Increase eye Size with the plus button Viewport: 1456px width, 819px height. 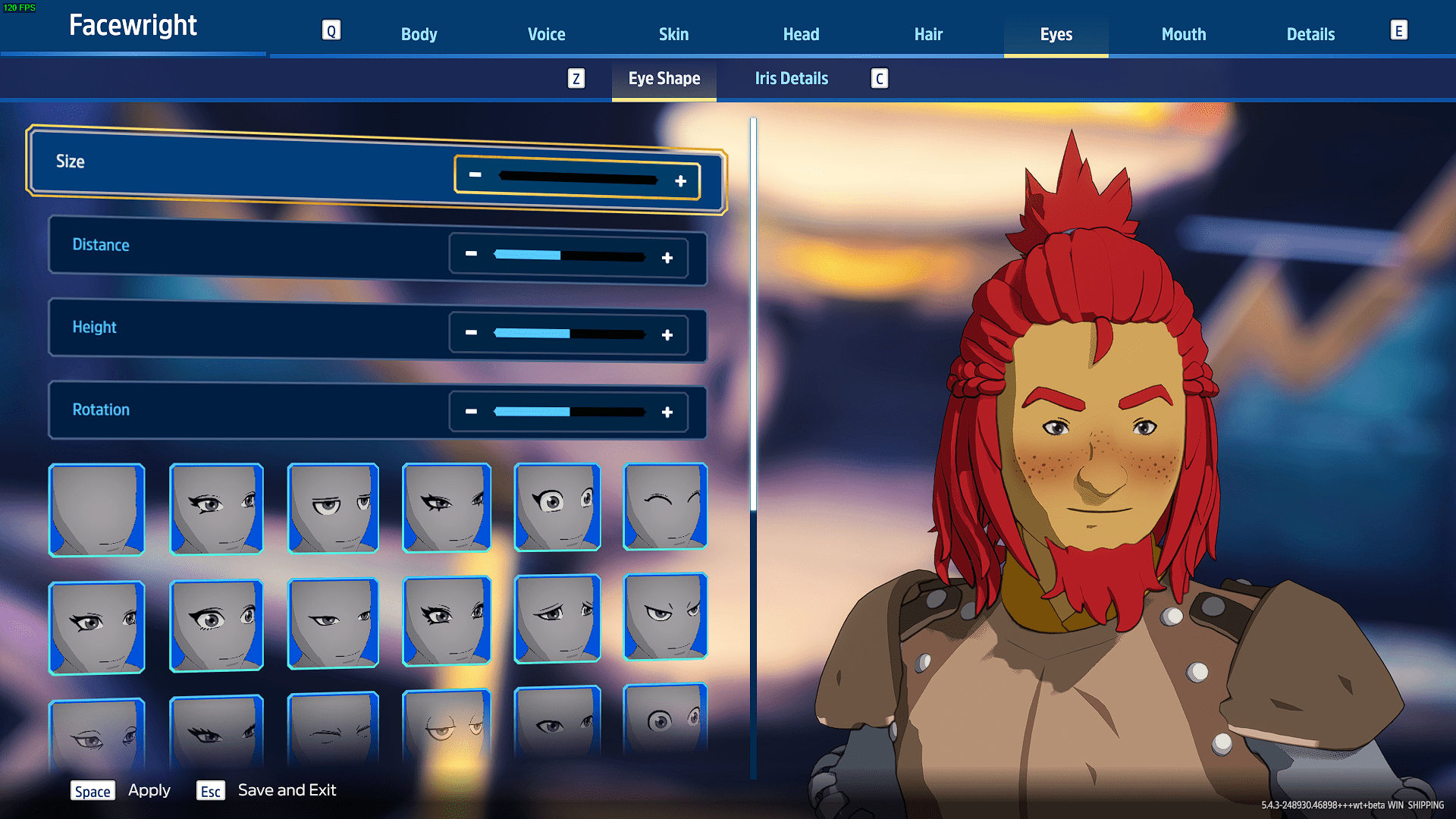click(x=680, y=181)
